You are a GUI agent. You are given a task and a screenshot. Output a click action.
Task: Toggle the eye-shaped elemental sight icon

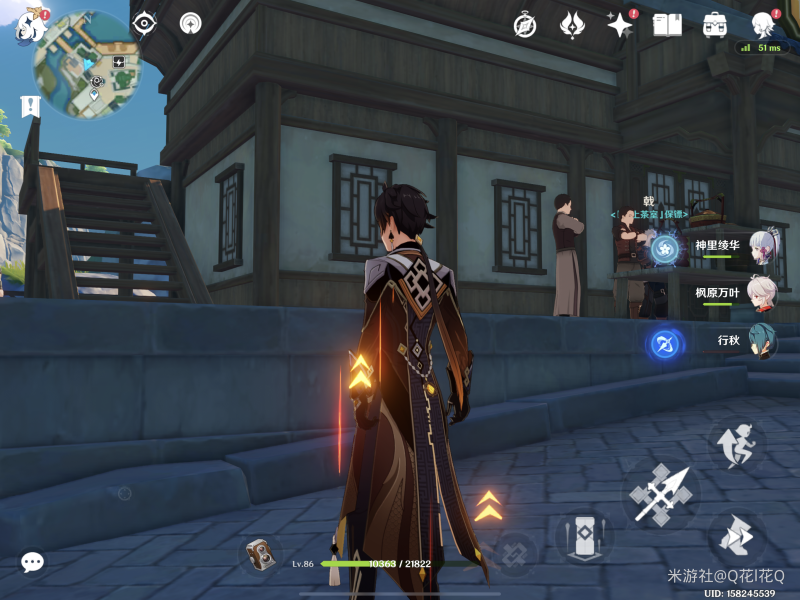point(145,23)
